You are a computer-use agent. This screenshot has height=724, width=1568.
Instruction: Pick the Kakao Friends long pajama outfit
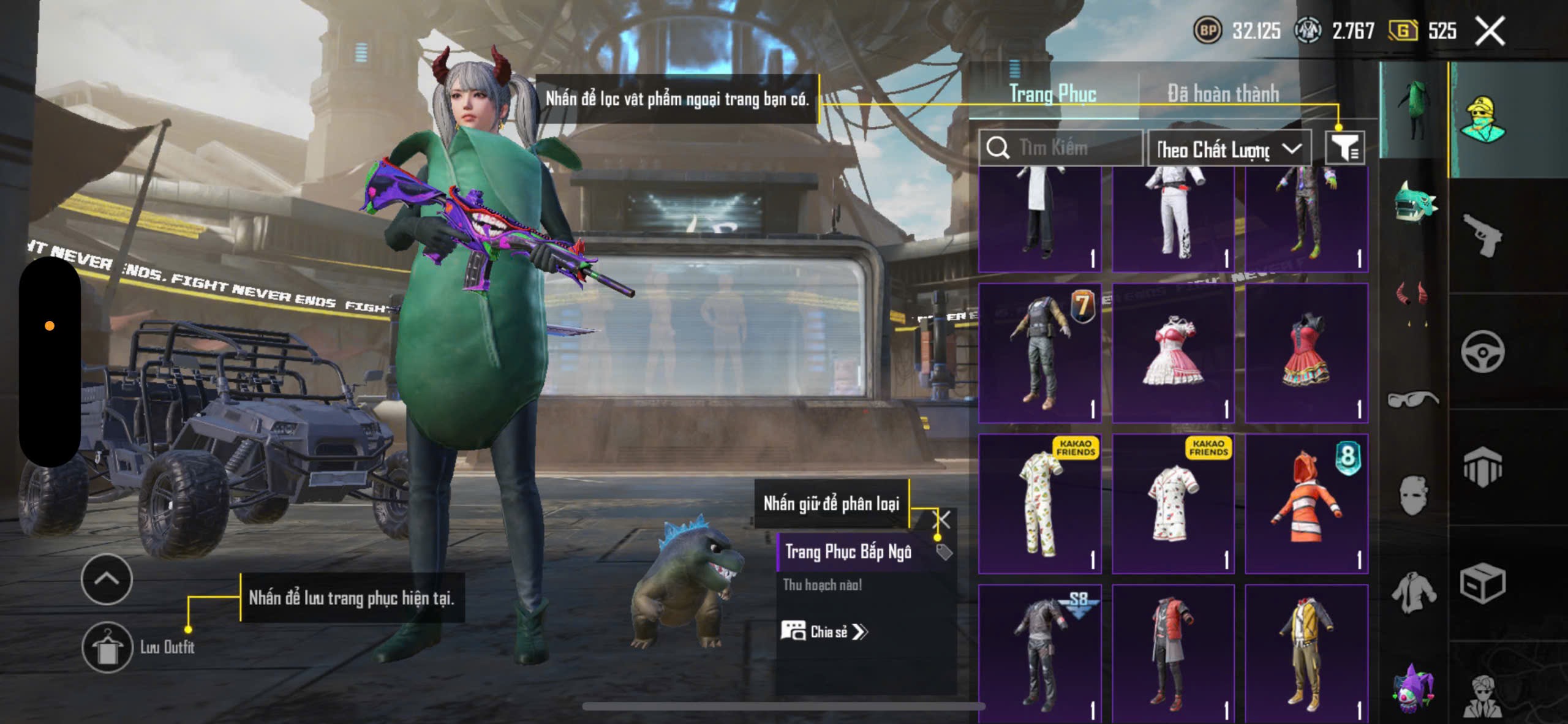pos(1039,503)
